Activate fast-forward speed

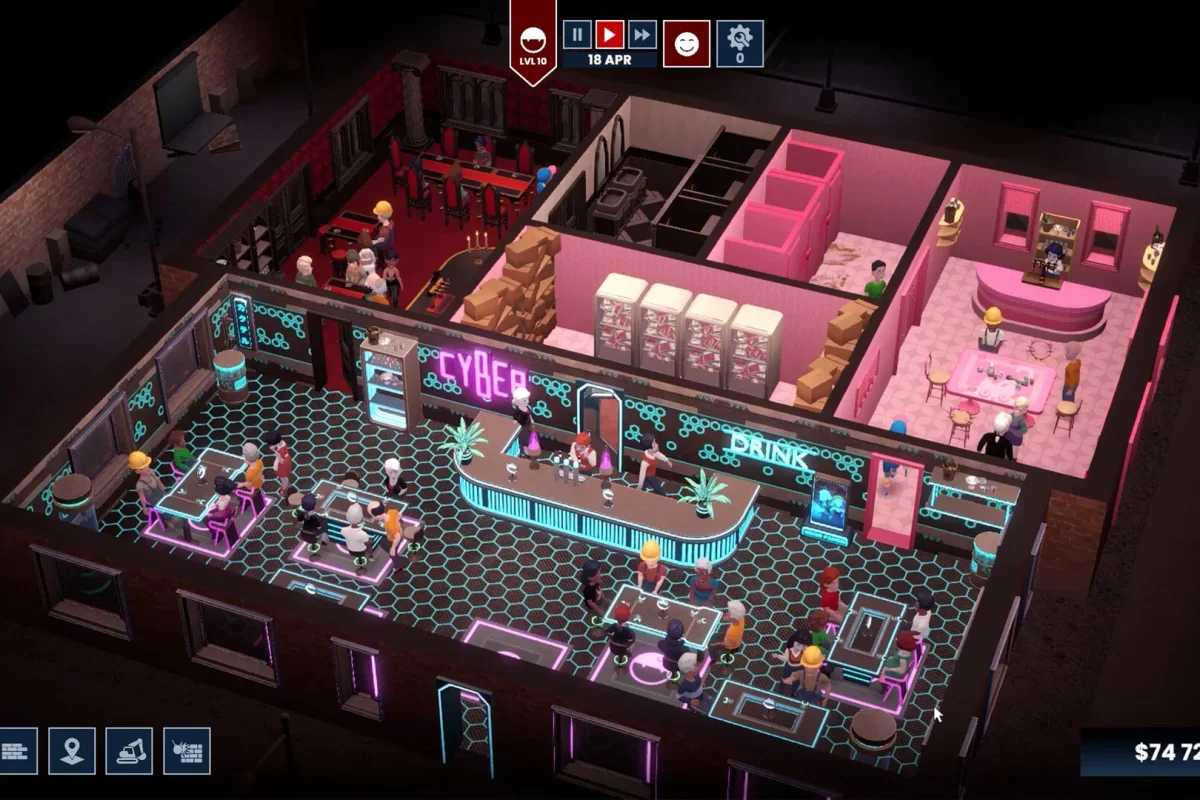[x=642, y=35]
